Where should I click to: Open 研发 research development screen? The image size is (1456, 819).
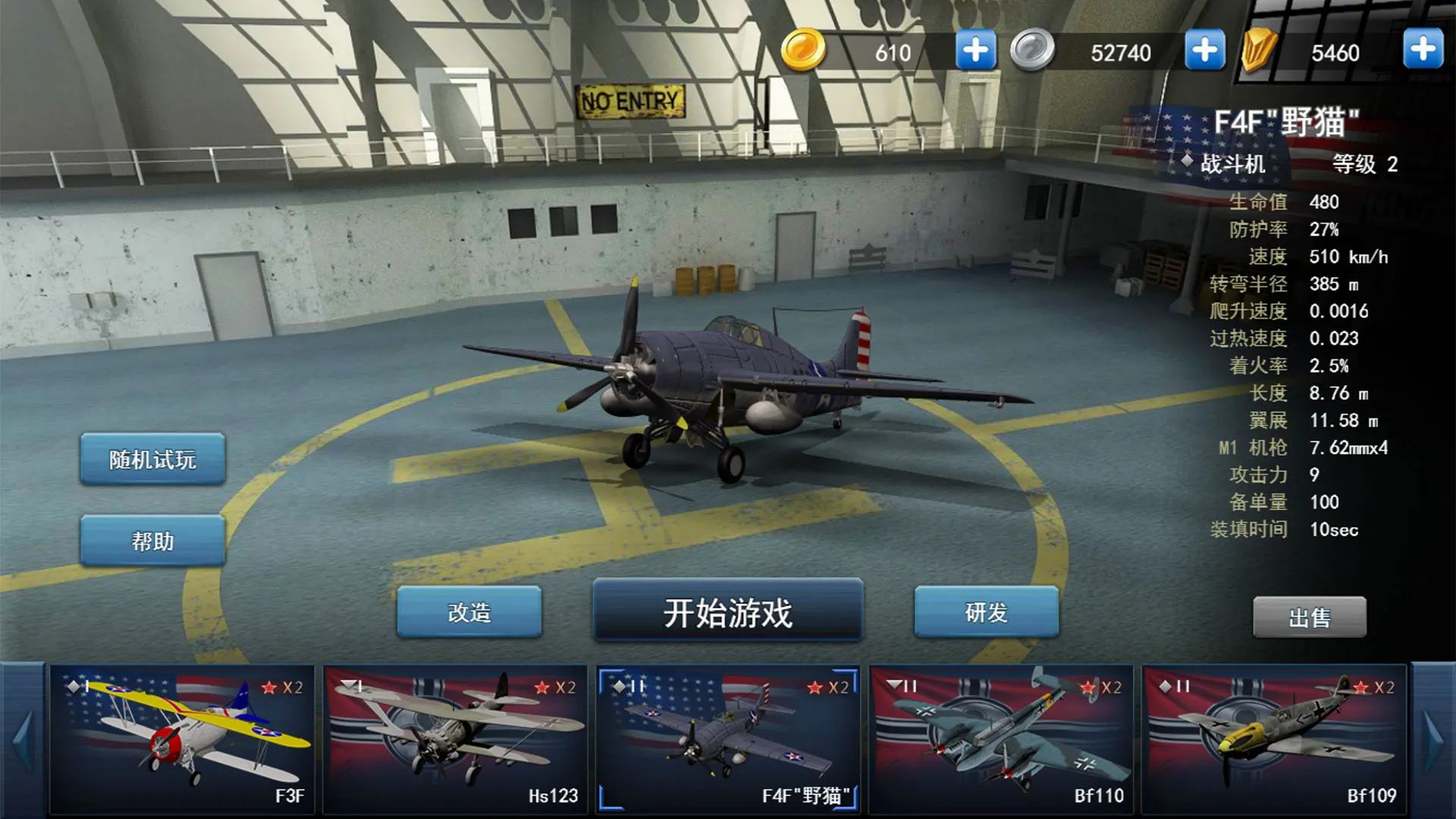[x=986, y=614]
